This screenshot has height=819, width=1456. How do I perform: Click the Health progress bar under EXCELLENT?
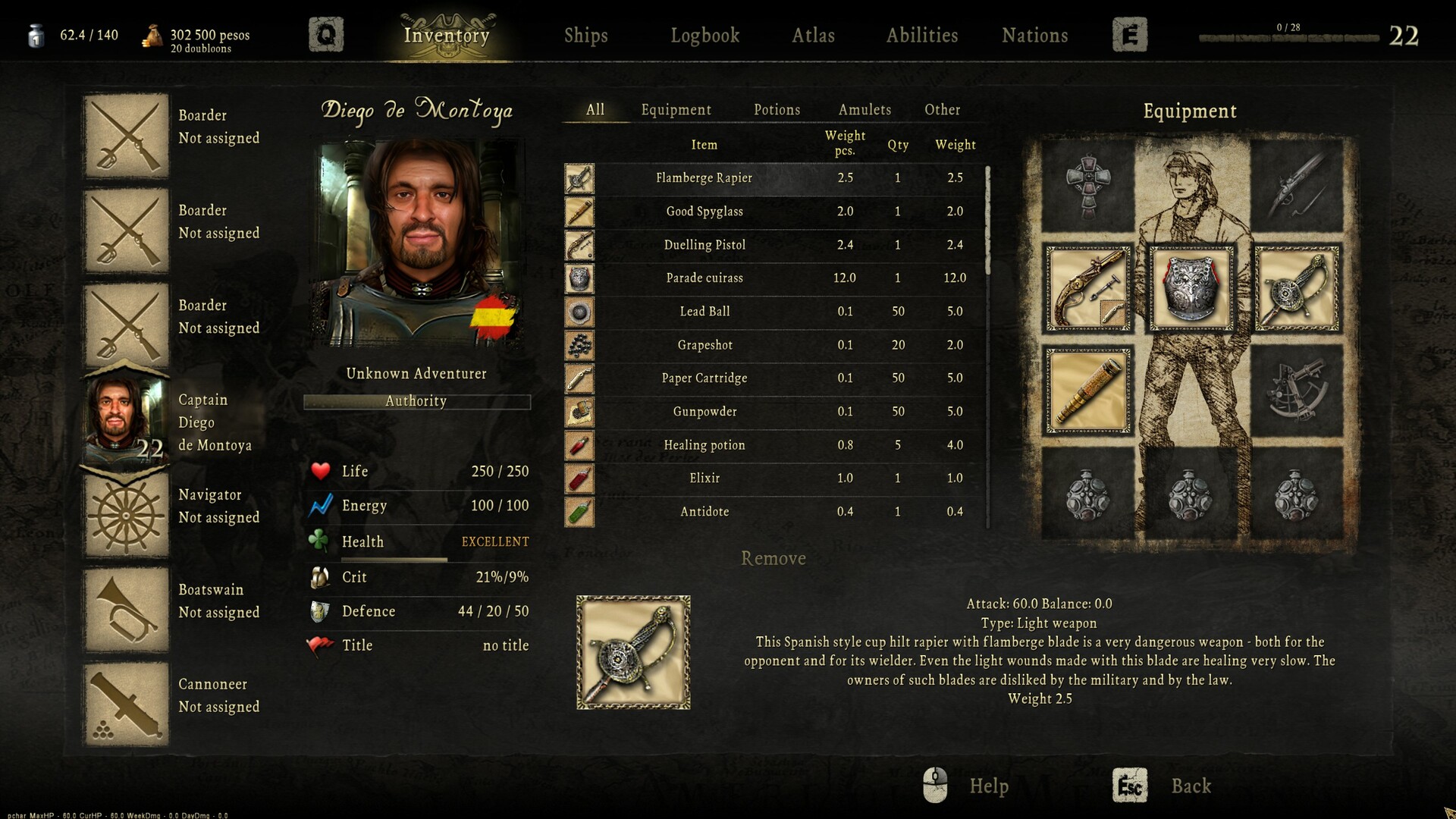(394, 559)
